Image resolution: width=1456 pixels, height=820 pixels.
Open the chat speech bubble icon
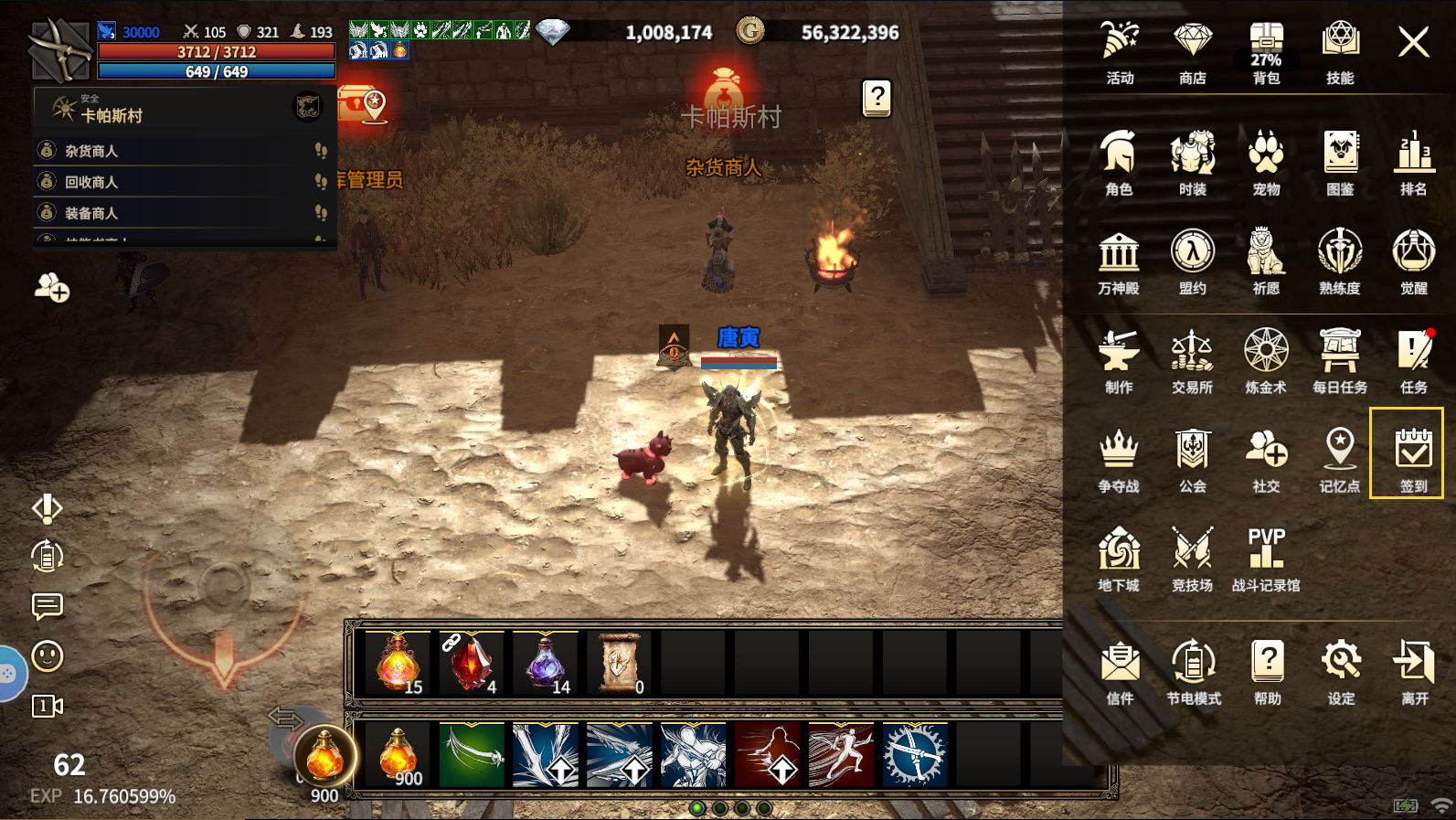point(48,606)
